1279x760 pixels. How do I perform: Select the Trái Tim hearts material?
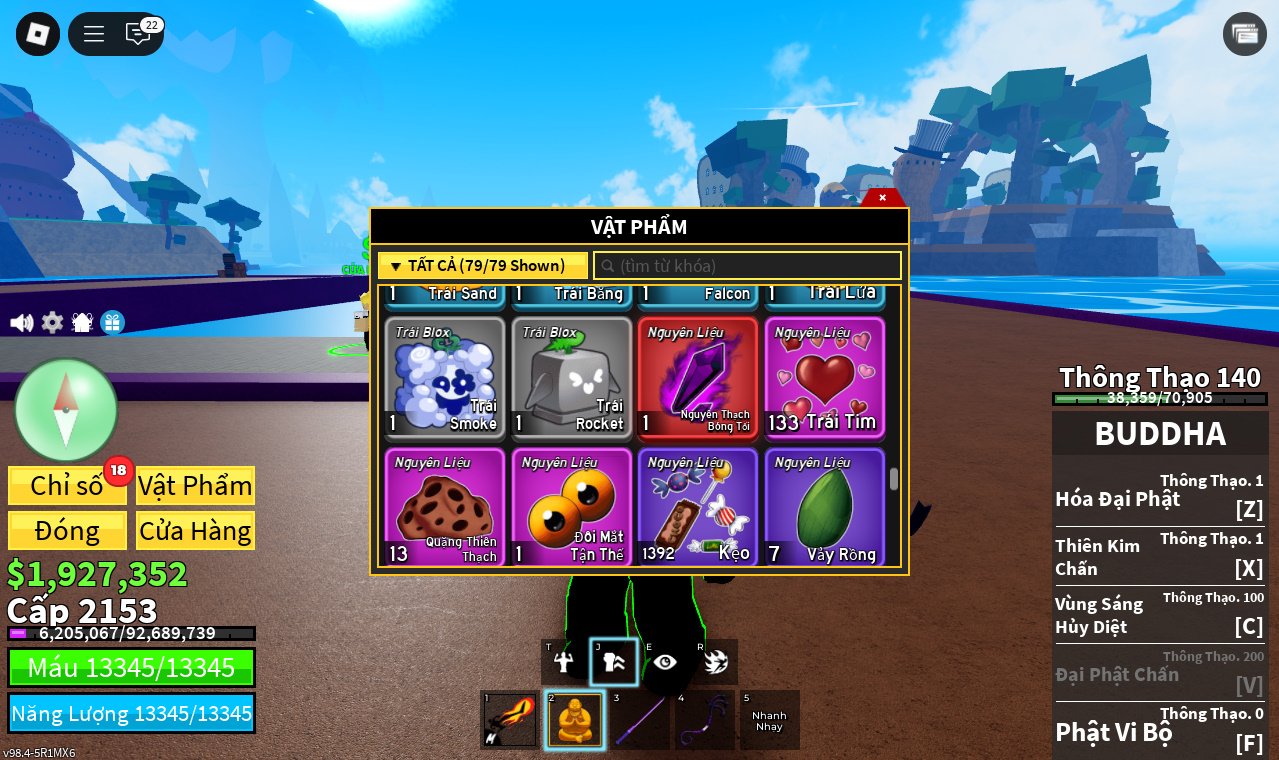tap(825, 378)
